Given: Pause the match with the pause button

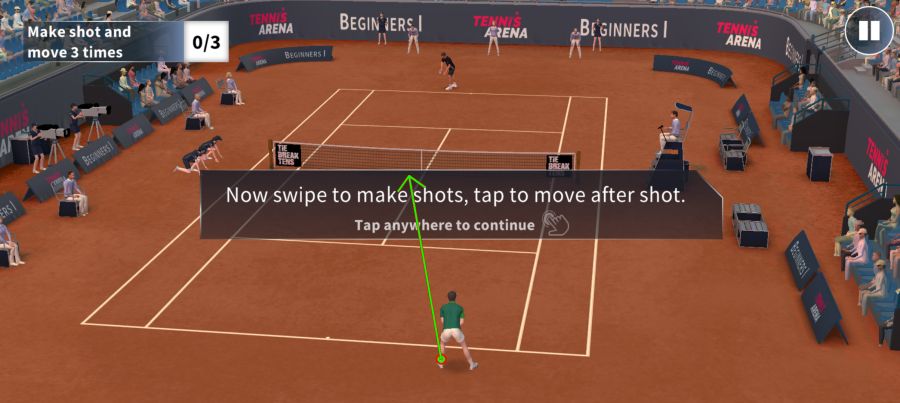Looking at the screenshot, I should click(868, 31).
